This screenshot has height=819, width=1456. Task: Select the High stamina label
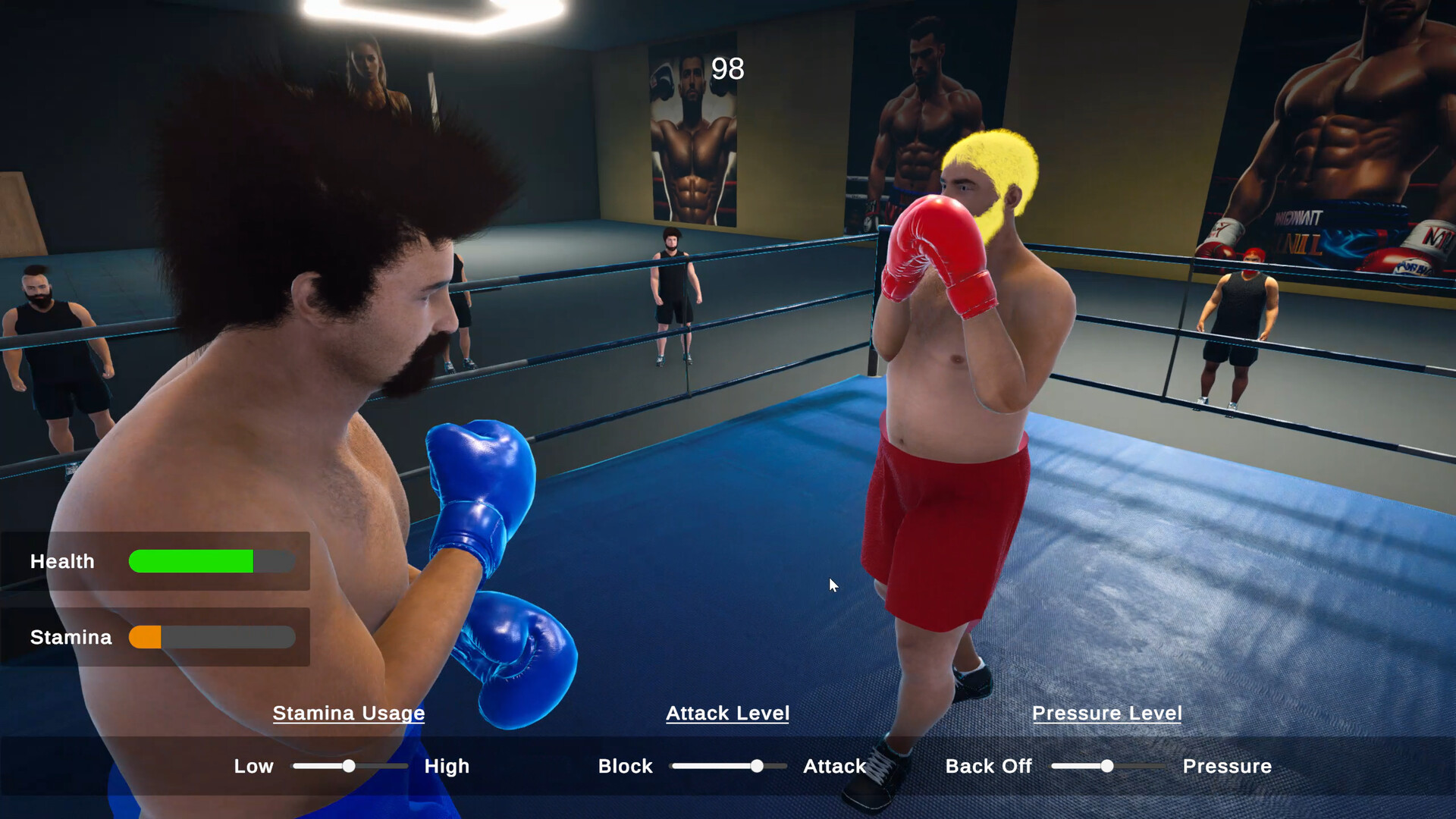click(x=447, y=767)
